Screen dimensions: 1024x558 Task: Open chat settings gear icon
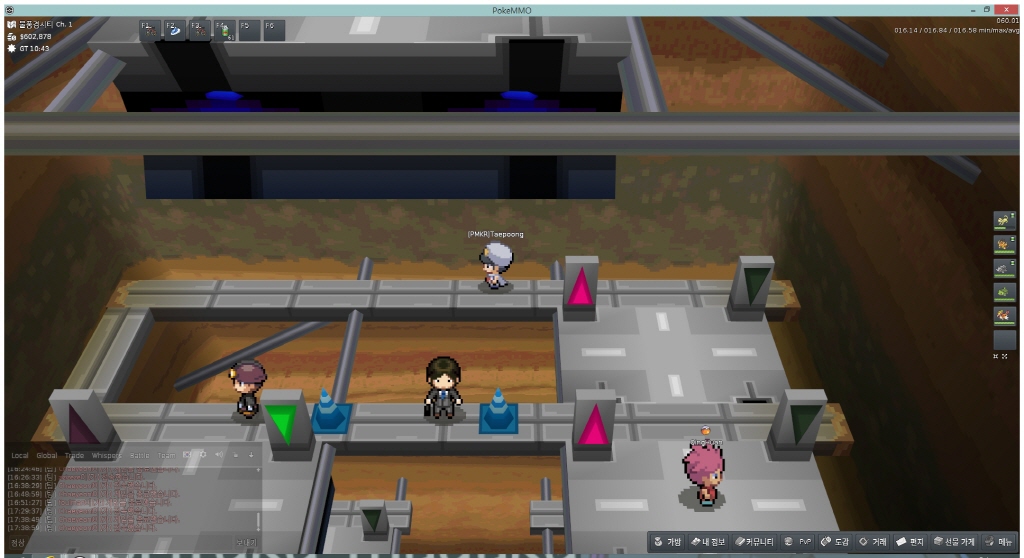(202, 455)
